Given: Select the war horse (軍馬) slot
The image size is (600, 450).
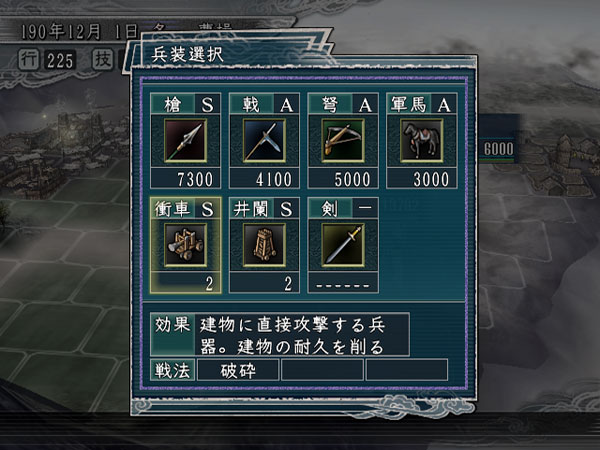Looking at the screenshot, I should coord(421,140).
